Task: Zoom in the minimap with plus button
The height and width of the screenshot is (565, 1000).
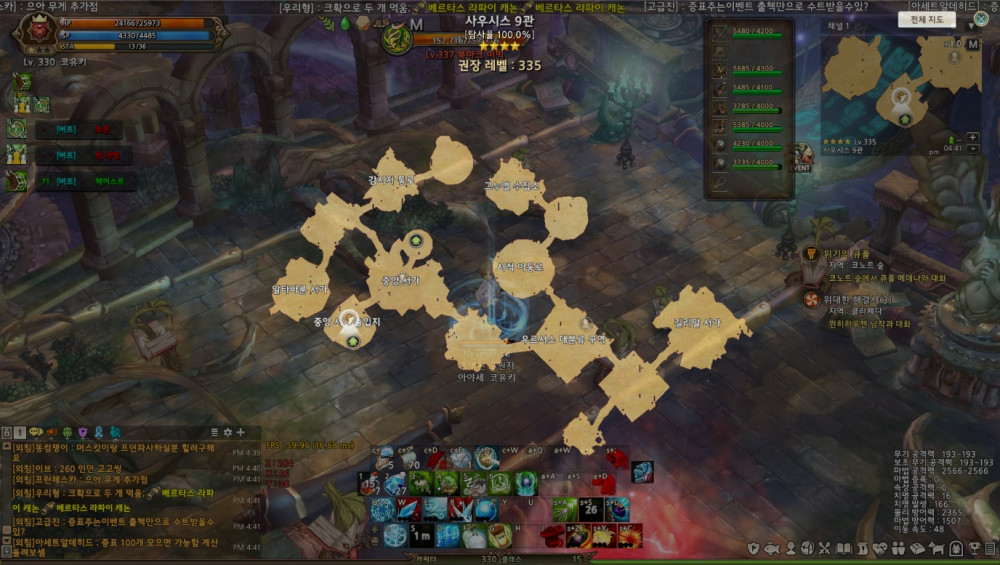Action: (x=974, y=137)
